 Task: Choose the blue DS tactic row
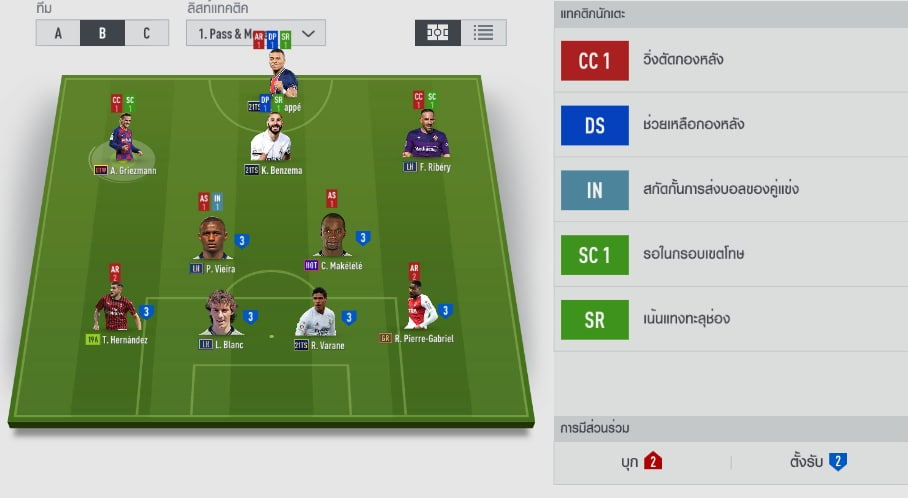coord(730,125)
